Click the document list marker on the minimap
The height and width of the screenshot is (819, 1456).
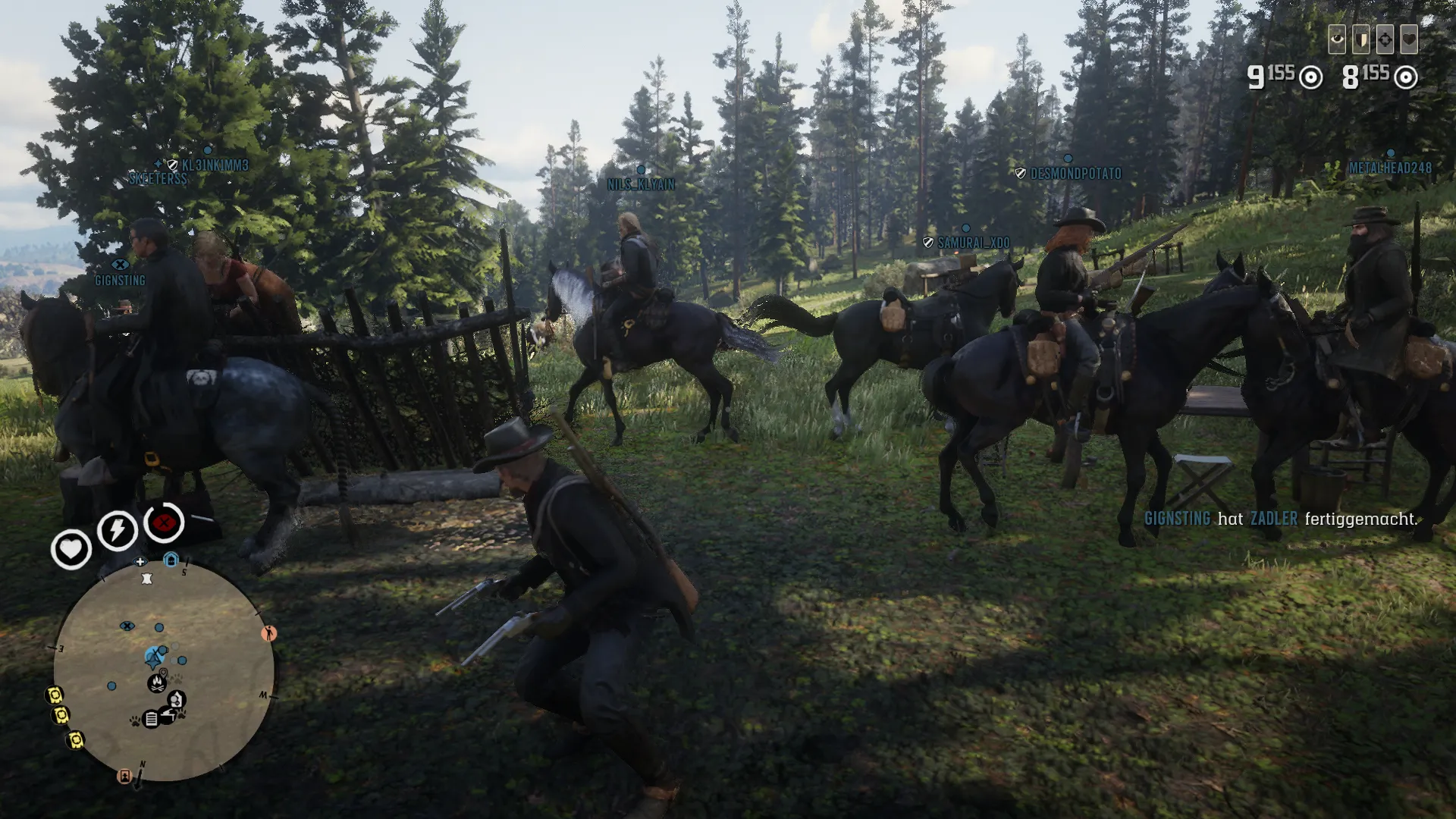pyautogui.click(x=151, y=718)
